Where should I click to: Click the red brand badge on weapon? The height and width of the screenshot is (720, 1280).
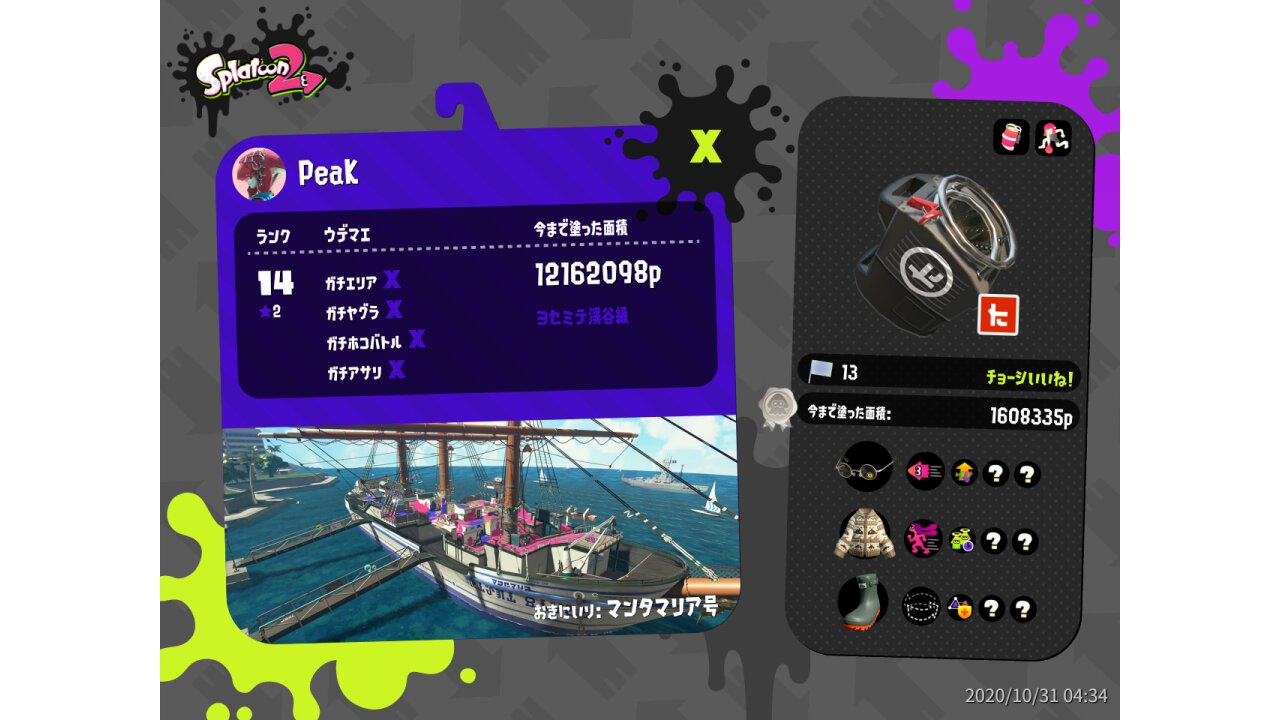click(997, 315)
